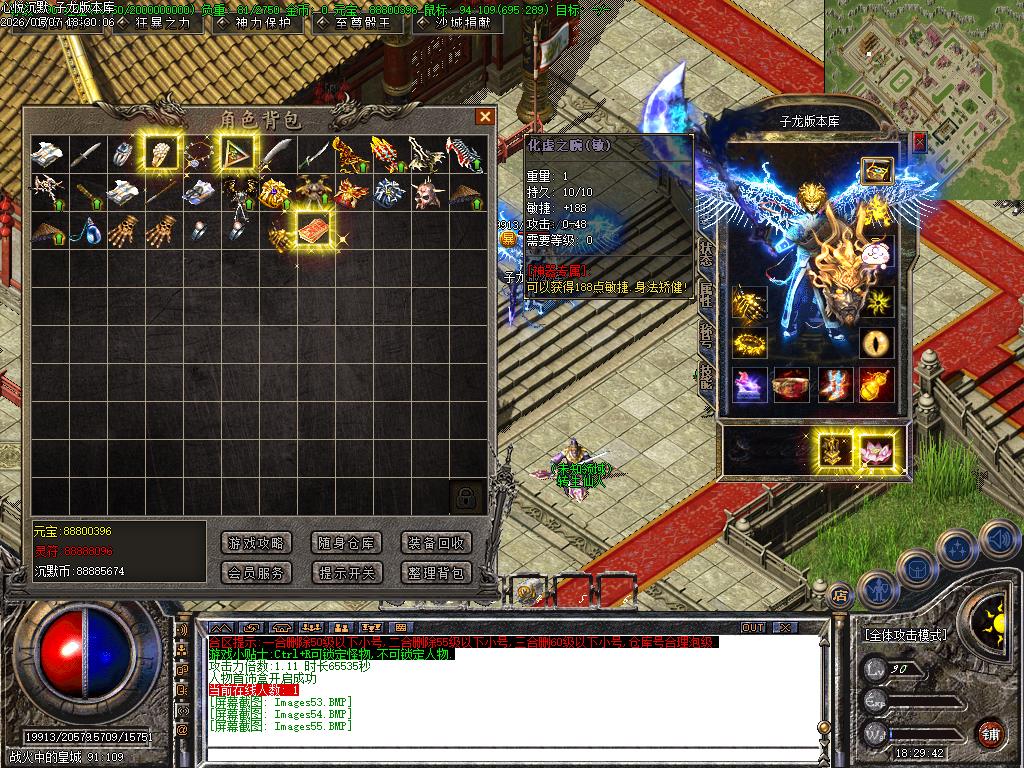Close the character equipment panel
The image size is (1024, 768).
(919, 142)
